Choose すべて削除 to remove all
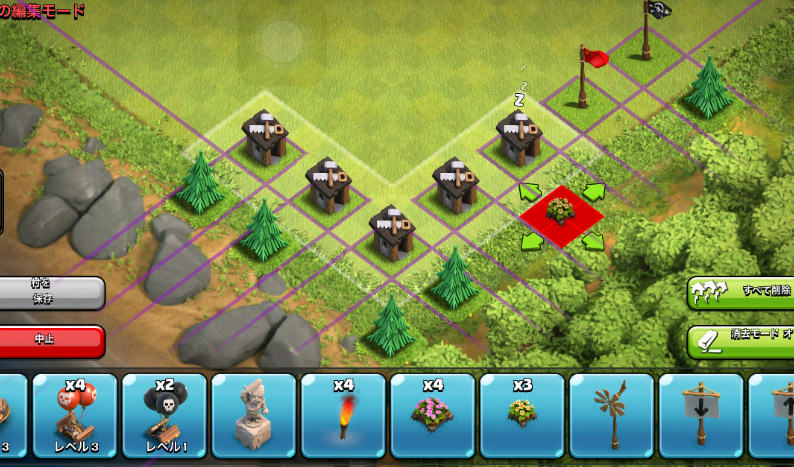Screen dimensions: 794x467 pyautogui.click(x=740, y=292)
